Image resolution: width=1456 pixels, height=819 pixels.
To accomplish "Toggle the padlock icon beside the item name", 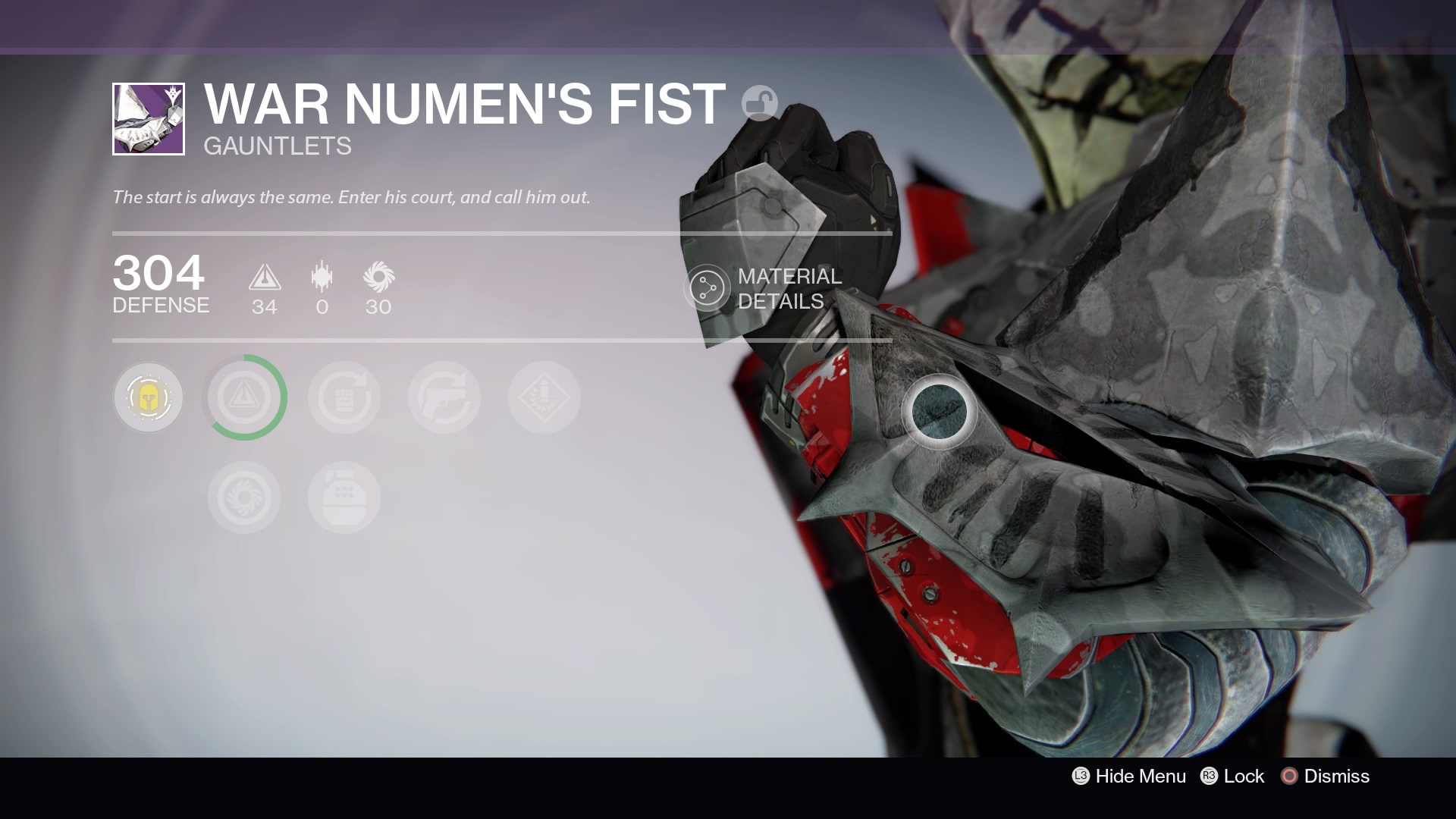I will (759, 103).
